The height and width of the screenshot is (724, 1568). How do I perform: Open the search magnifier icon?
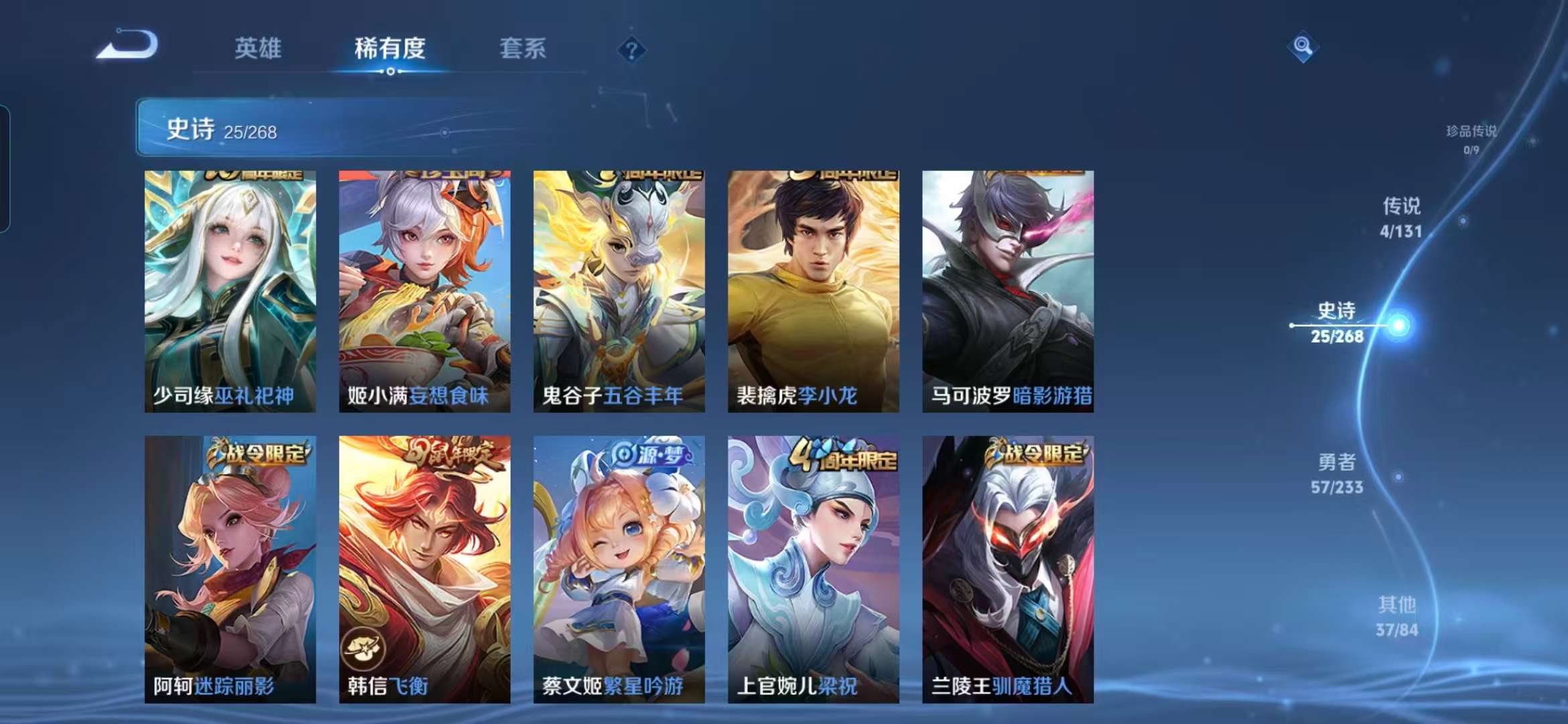1303,47
